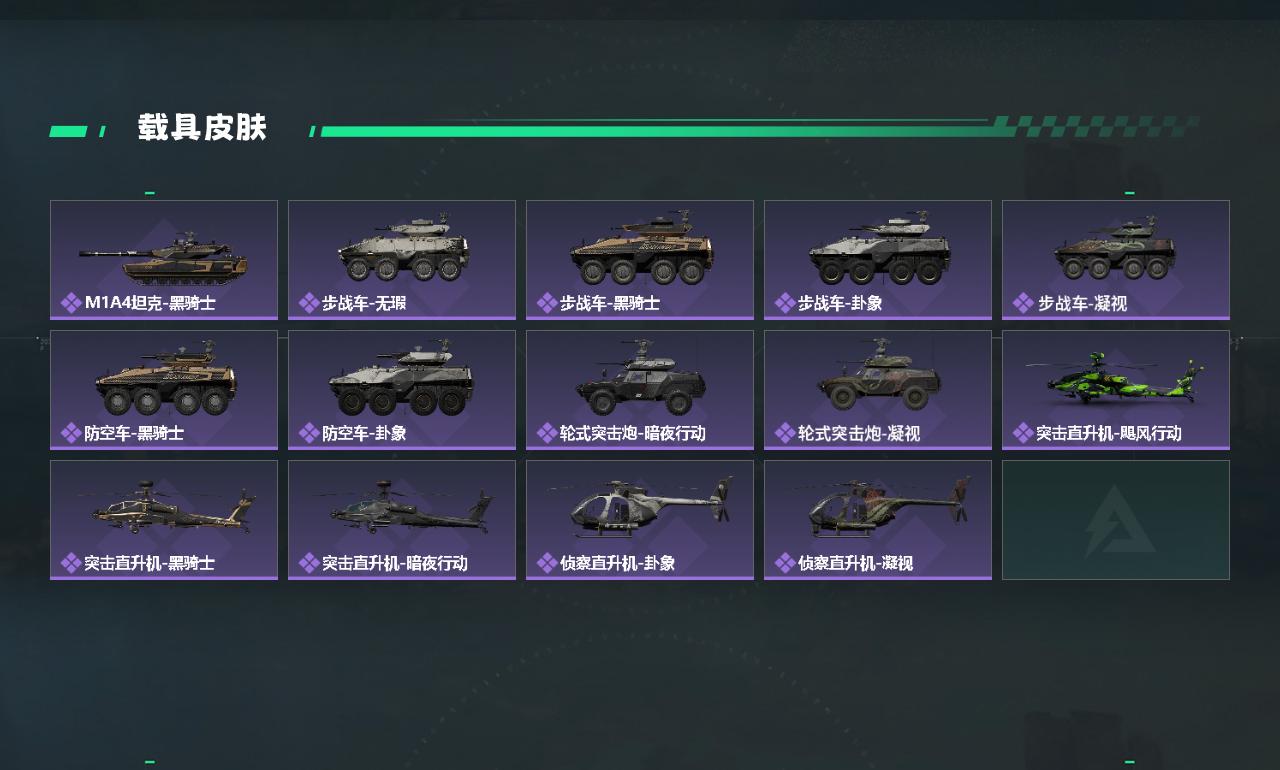Open the 步战车-卦象 skin card
Image resolution: width=1280 pixels, height=770 pixels.
(878, 260)
